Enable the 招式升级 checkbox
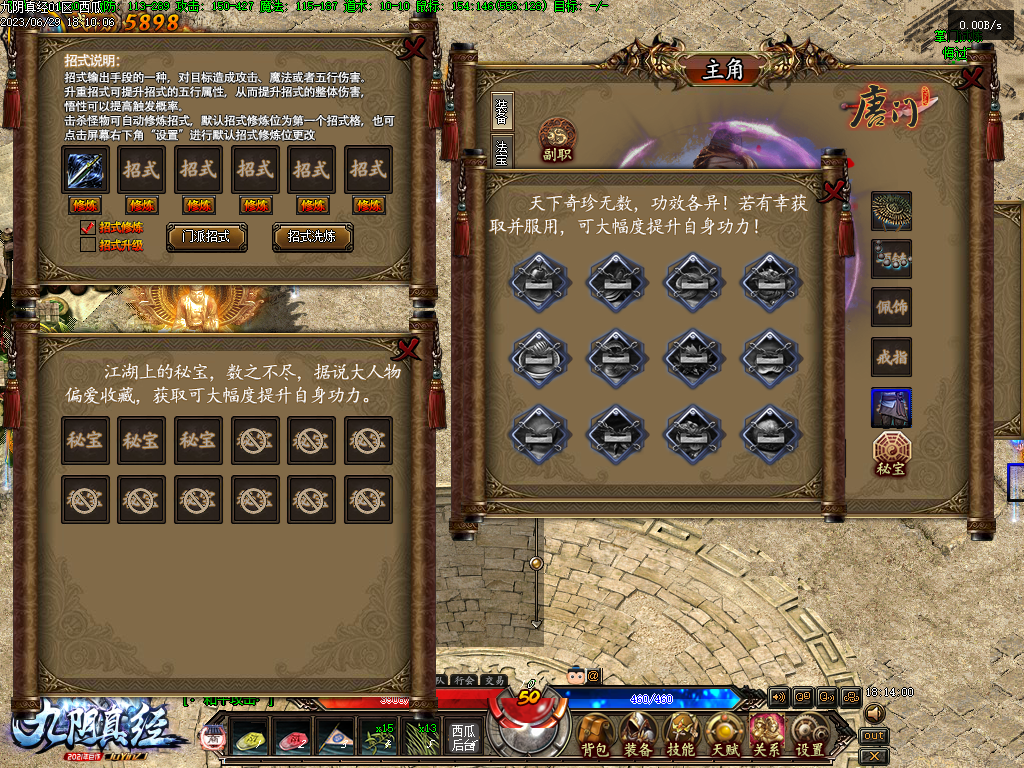 pos(88,245)
